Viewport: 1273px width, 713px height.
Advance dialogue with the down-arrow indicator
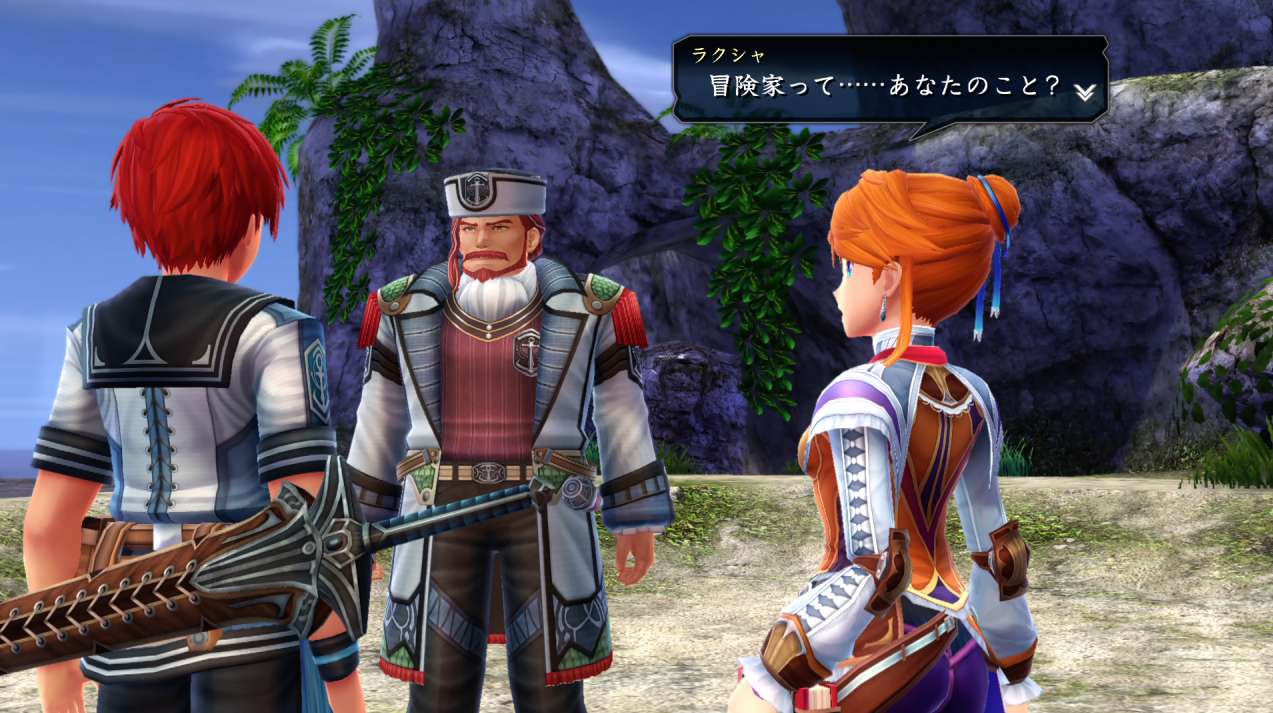click(x=1085, y=91)
